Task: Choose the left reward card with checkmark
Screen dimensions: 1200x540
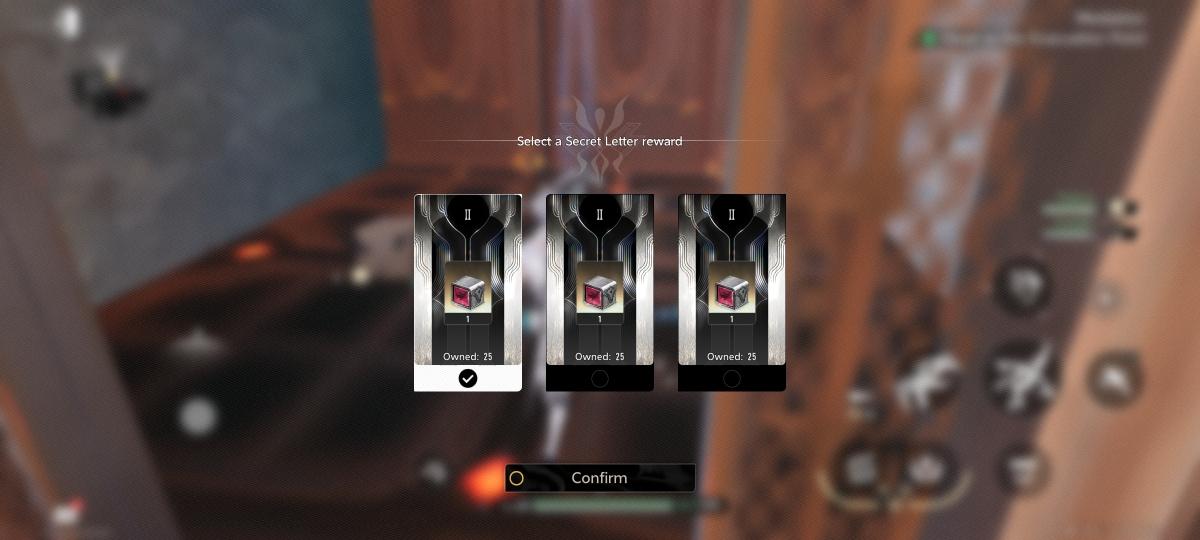Action: coord(468,290)
